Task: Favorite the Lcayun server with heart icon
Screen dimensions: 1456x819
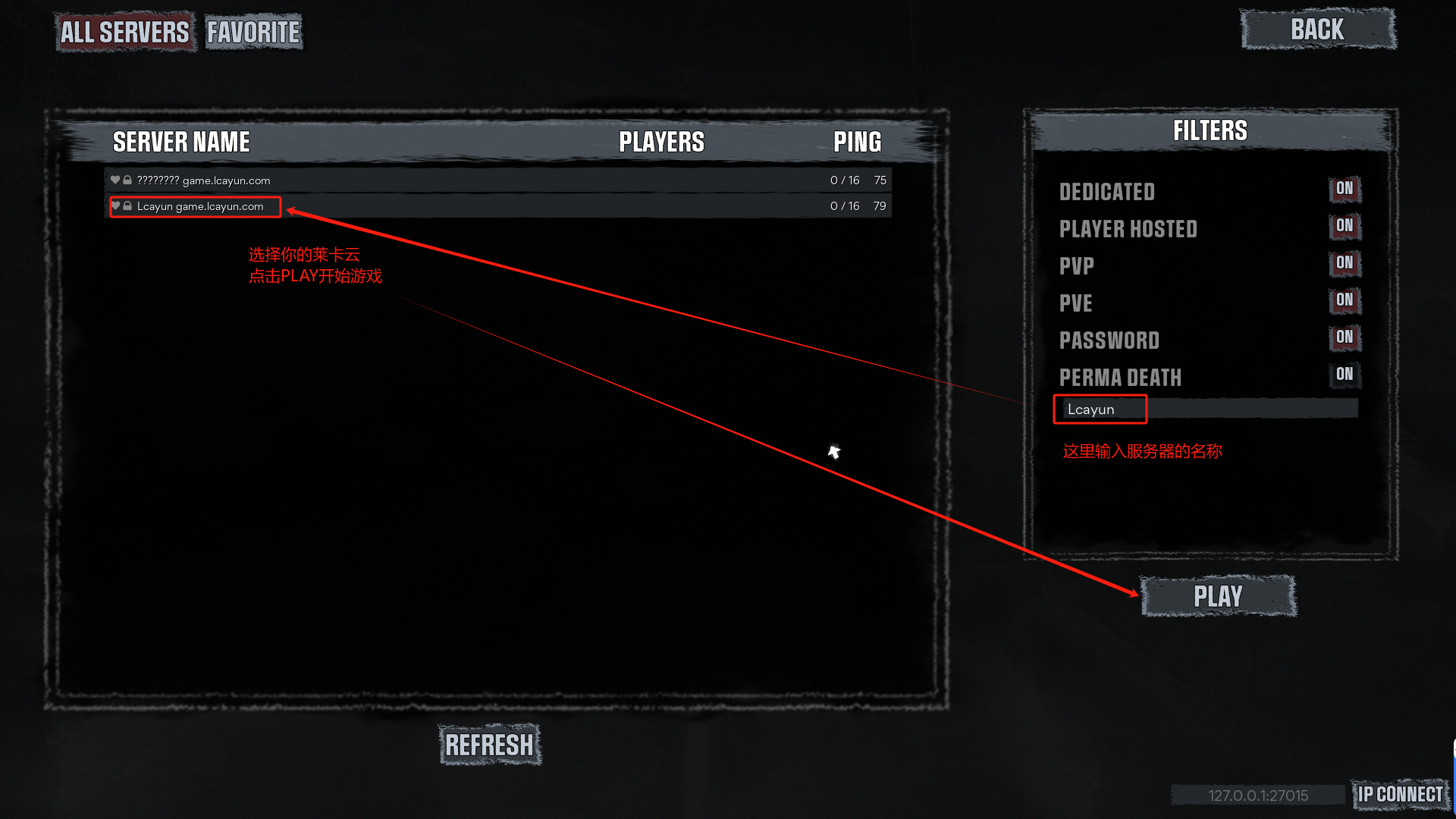Action: pos(115,206)
